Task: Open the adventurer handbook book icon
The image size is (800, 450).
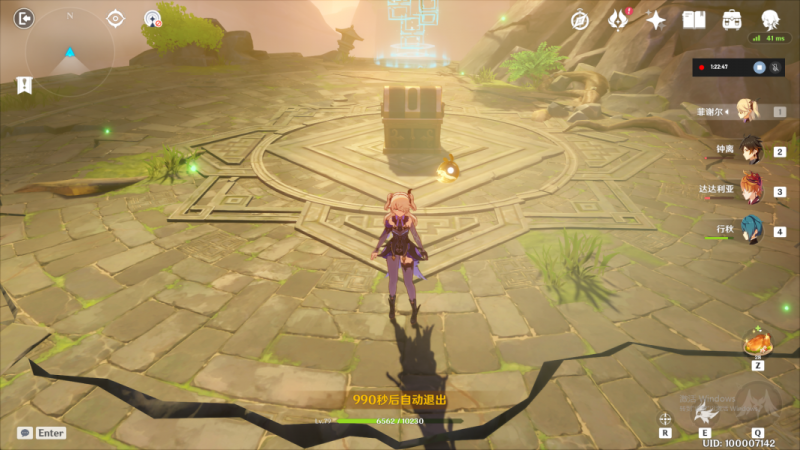Action: pyautogui.click(x=694, y=19)
